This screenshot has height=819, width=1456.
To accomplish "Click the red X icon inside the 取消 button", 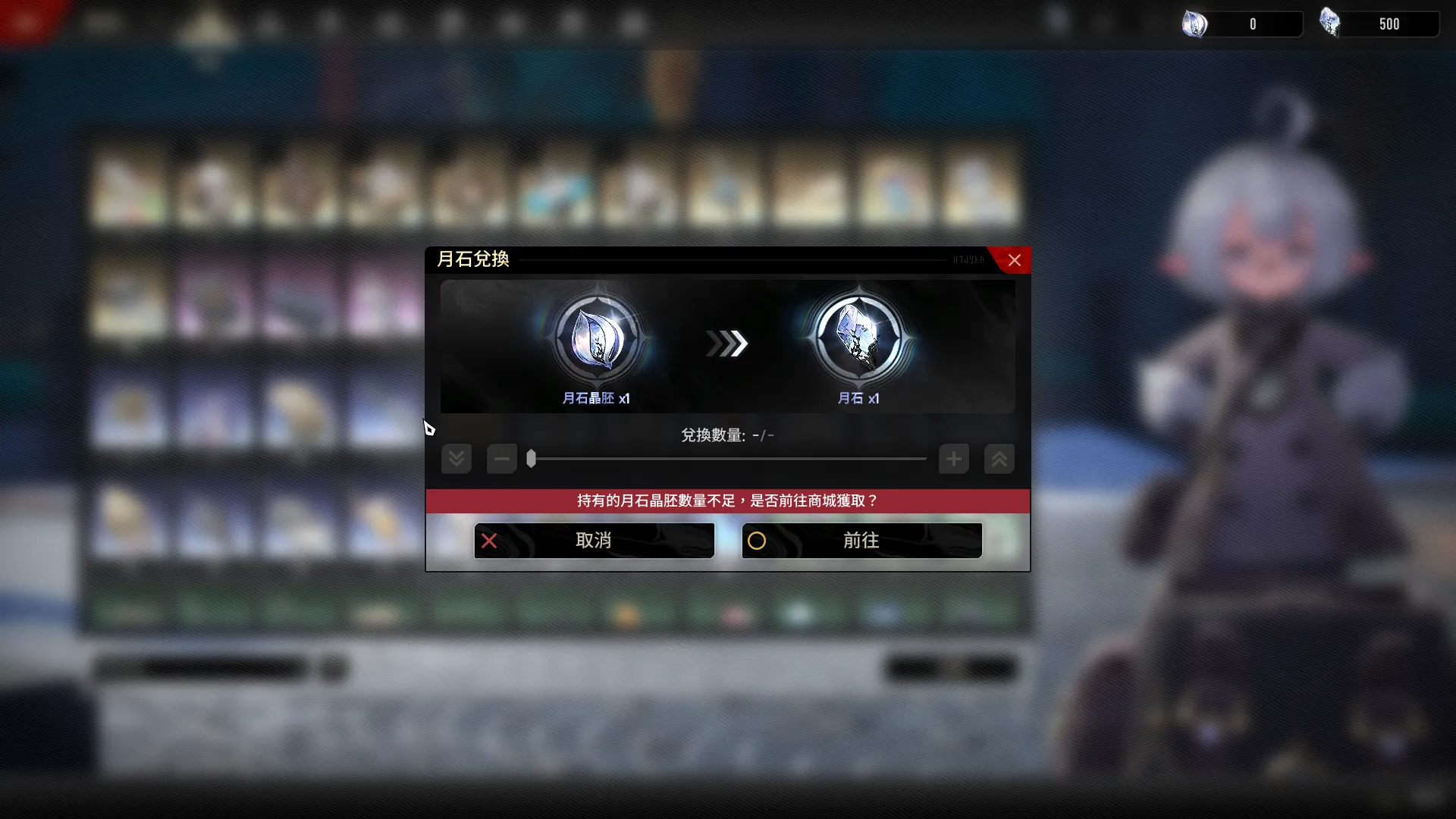I will click(x=490, y=541).
